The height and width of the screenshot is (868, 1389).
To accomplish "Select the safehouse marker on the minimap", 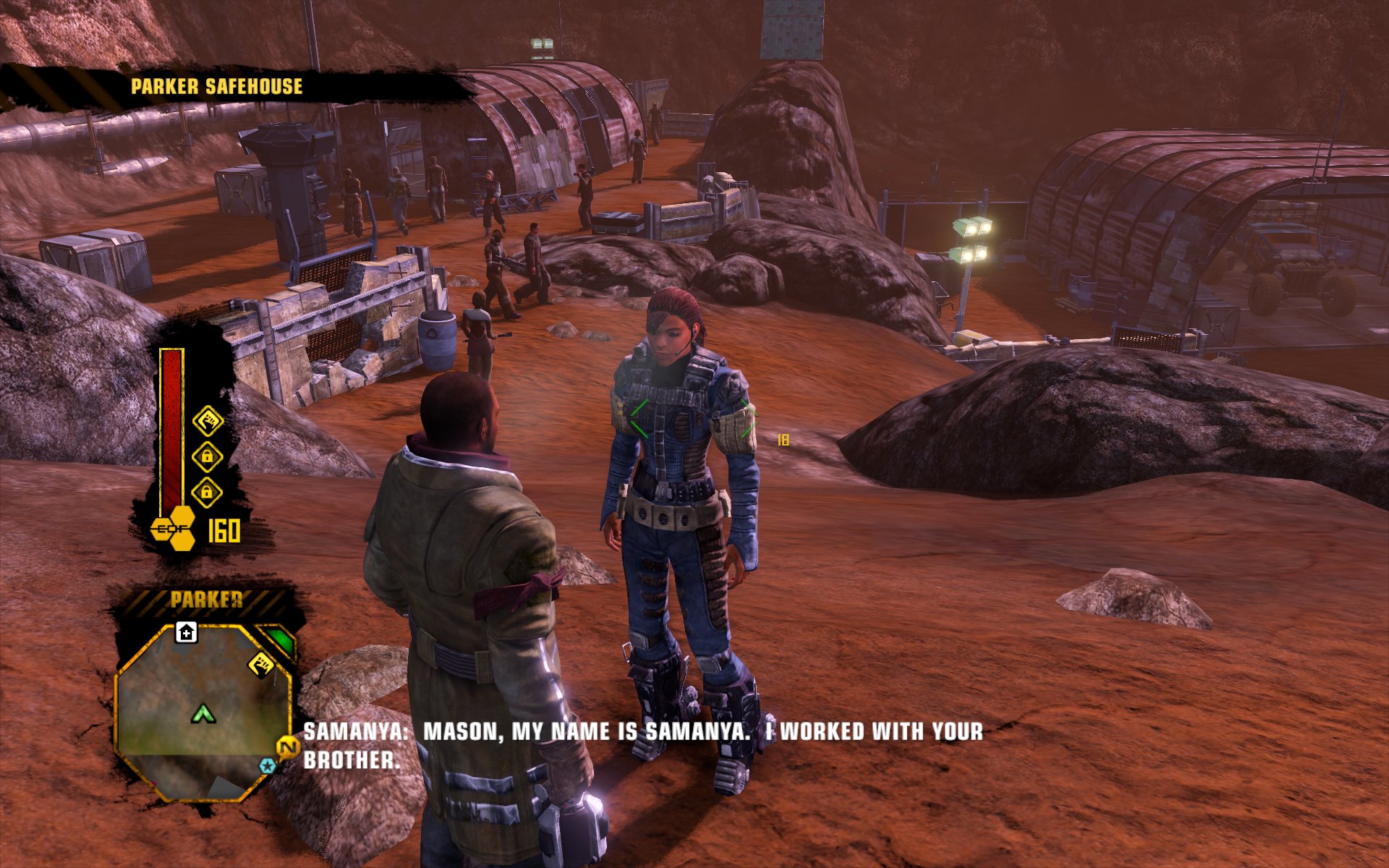I will (x=186, y=633).
